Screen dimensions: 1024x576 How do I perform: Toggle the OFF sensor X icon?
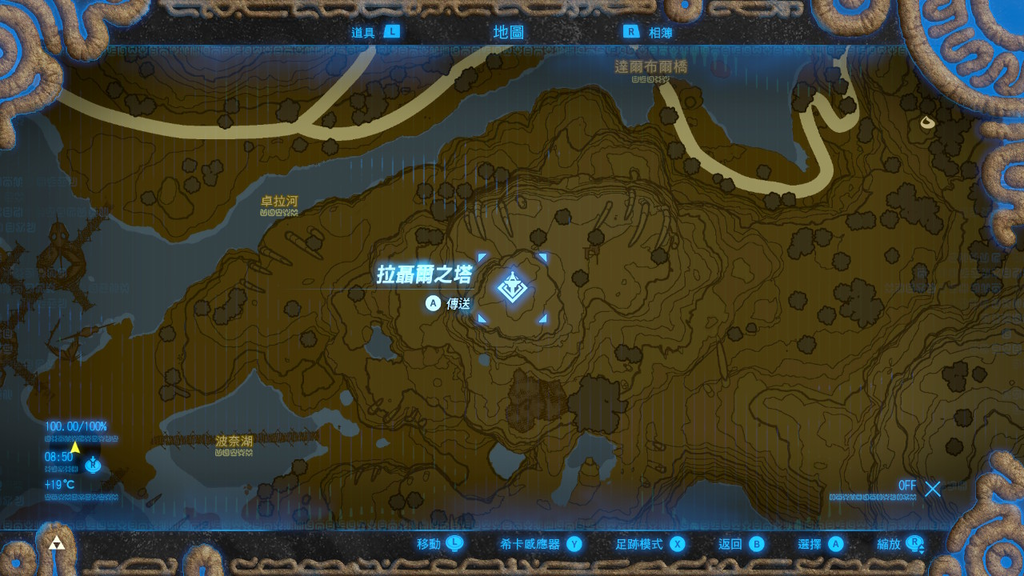[932, 489]
